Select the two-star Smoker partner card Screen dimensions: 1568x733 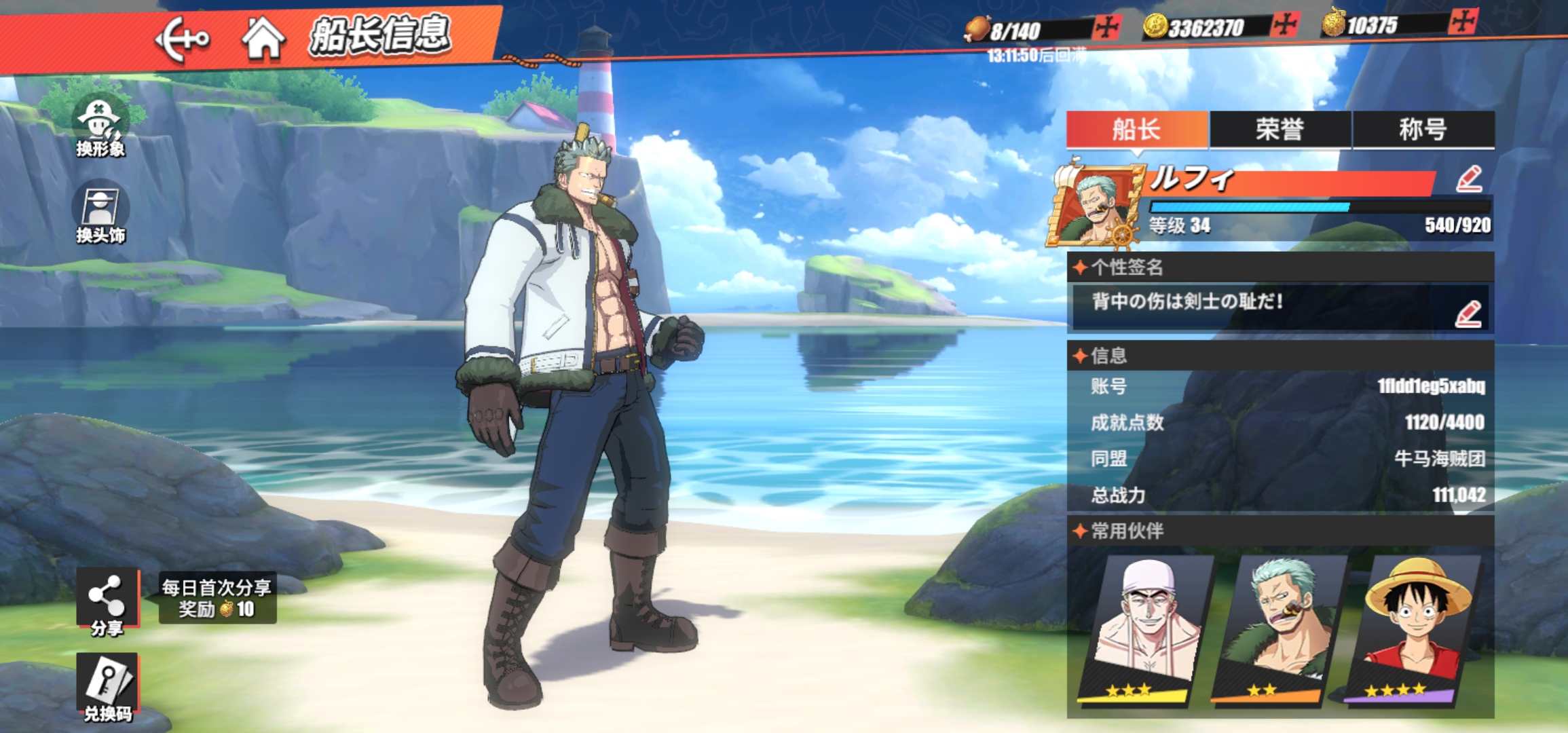pyautogui.click(x=1279, y=628)
